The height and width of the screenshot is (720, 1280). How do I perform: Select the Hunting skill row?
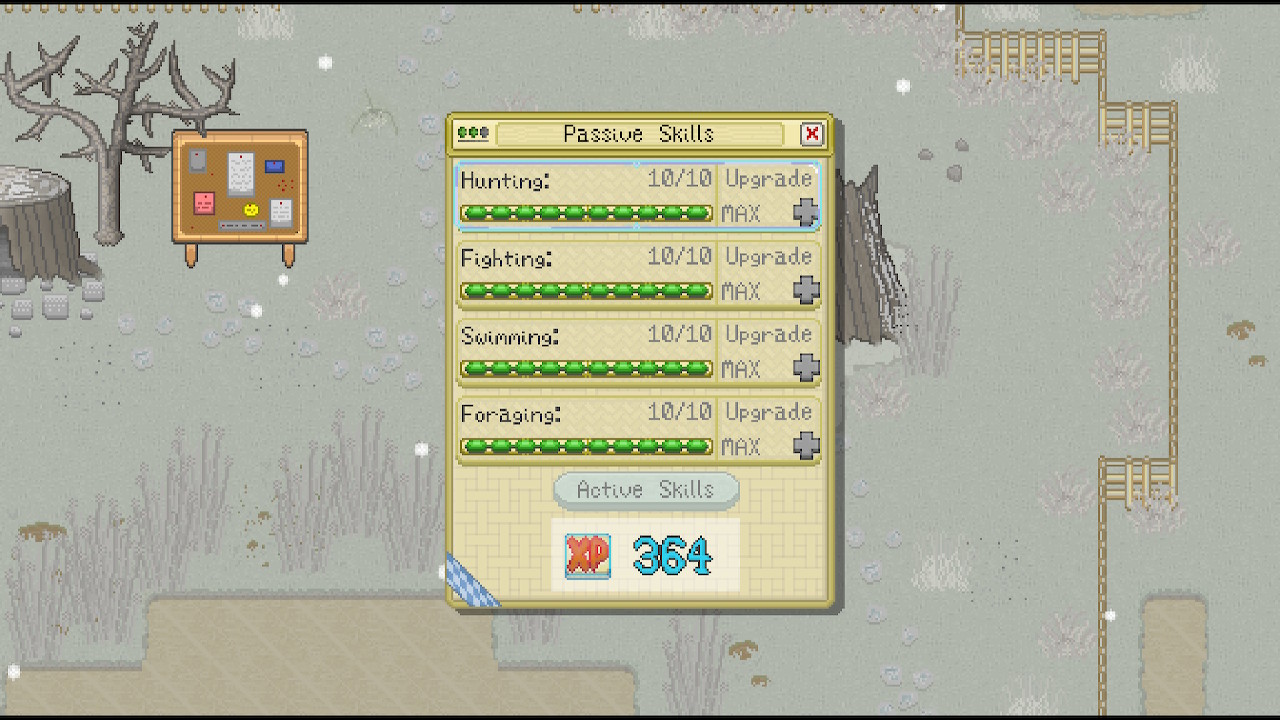586,196
